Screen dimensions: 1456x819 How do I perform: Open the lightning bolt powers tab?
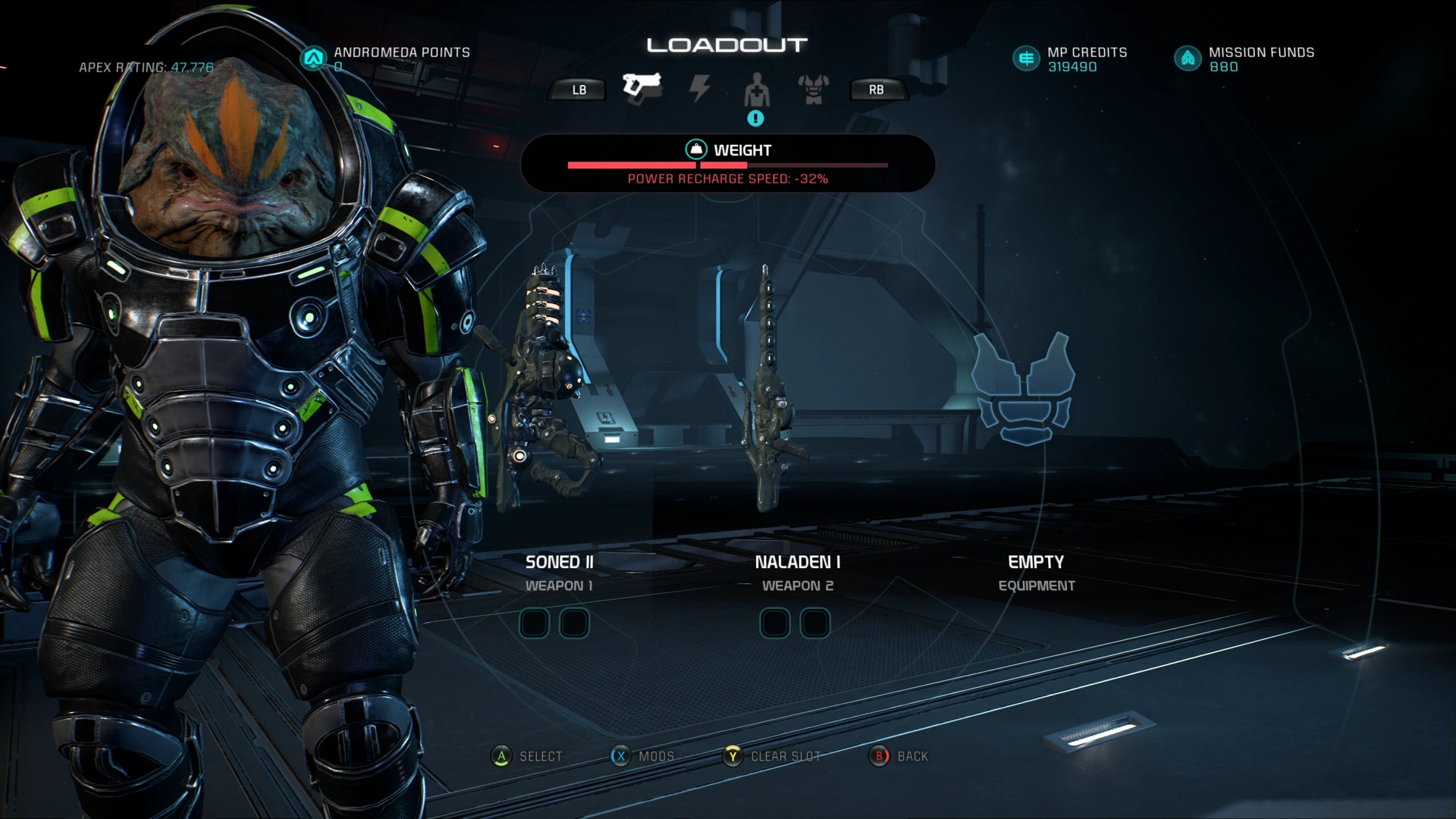pyautogui.click(x=699, y=89)
